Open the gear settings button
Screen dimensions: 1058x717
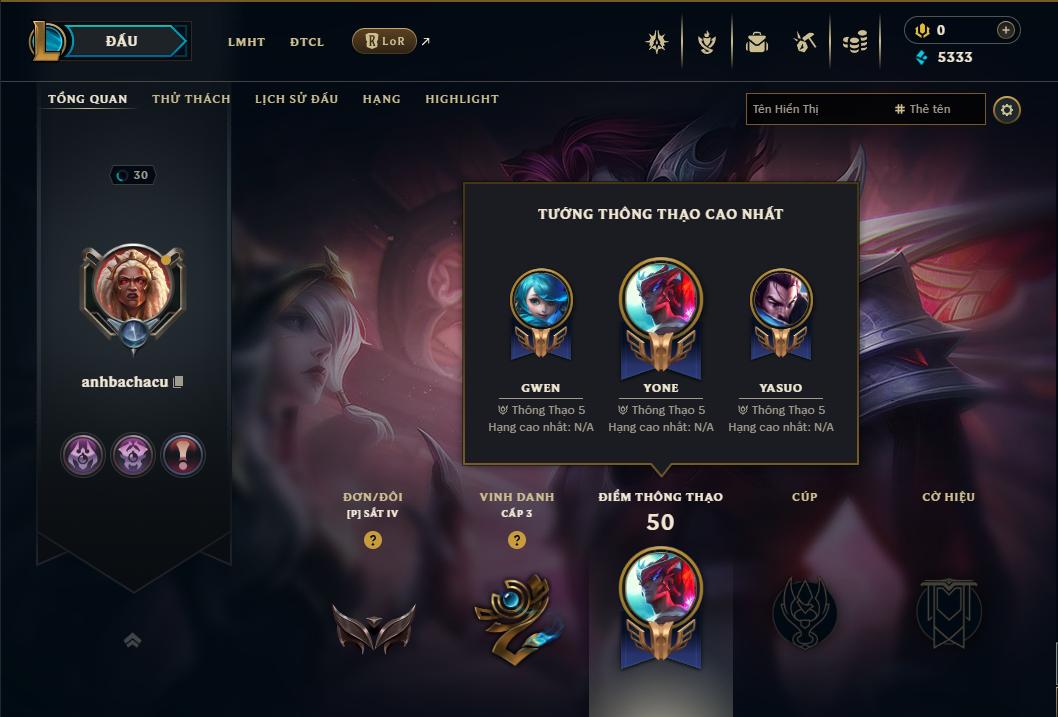coord(1007,110)
